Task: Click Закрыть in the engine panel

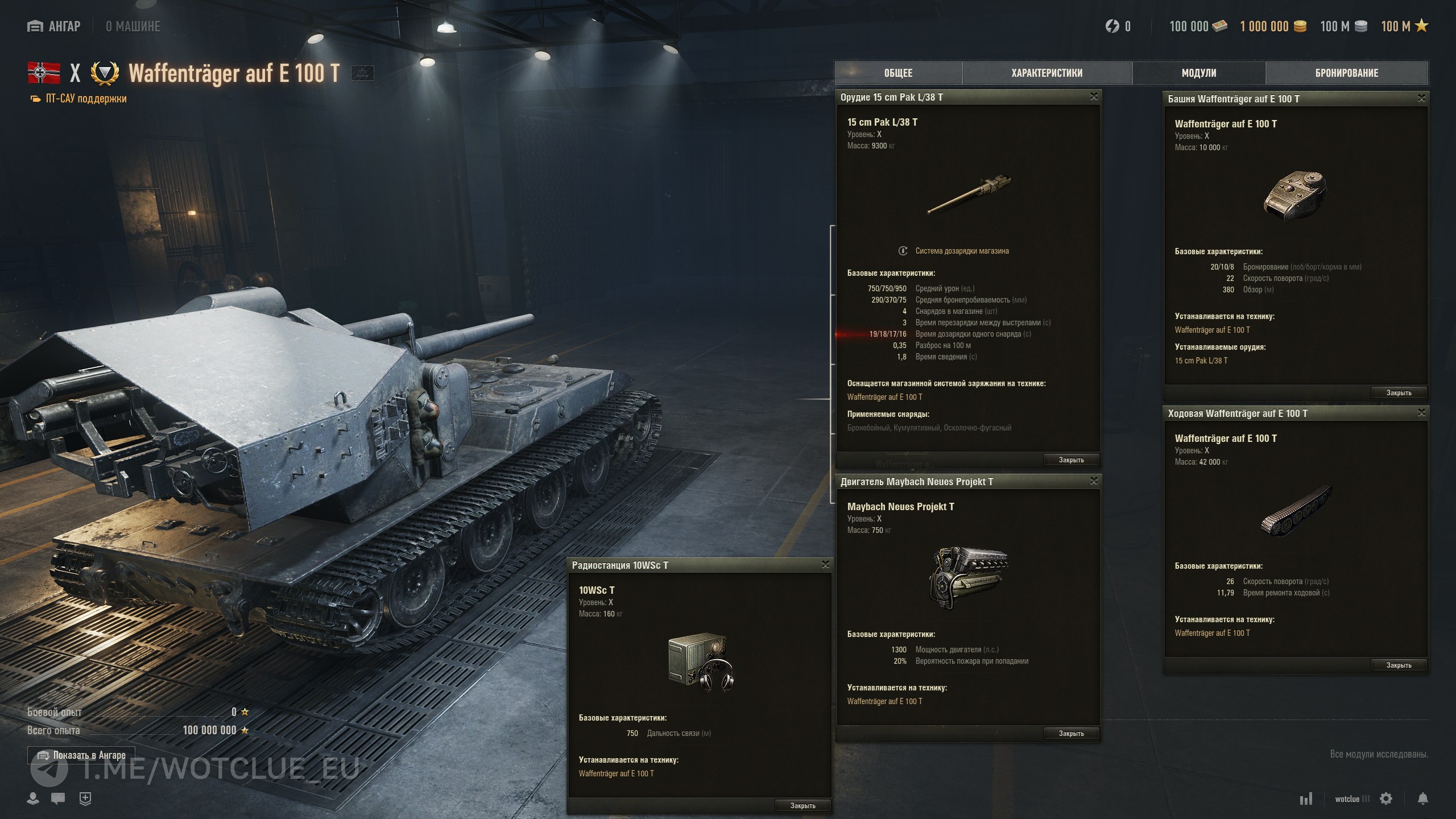Action: coord(1071,733)
